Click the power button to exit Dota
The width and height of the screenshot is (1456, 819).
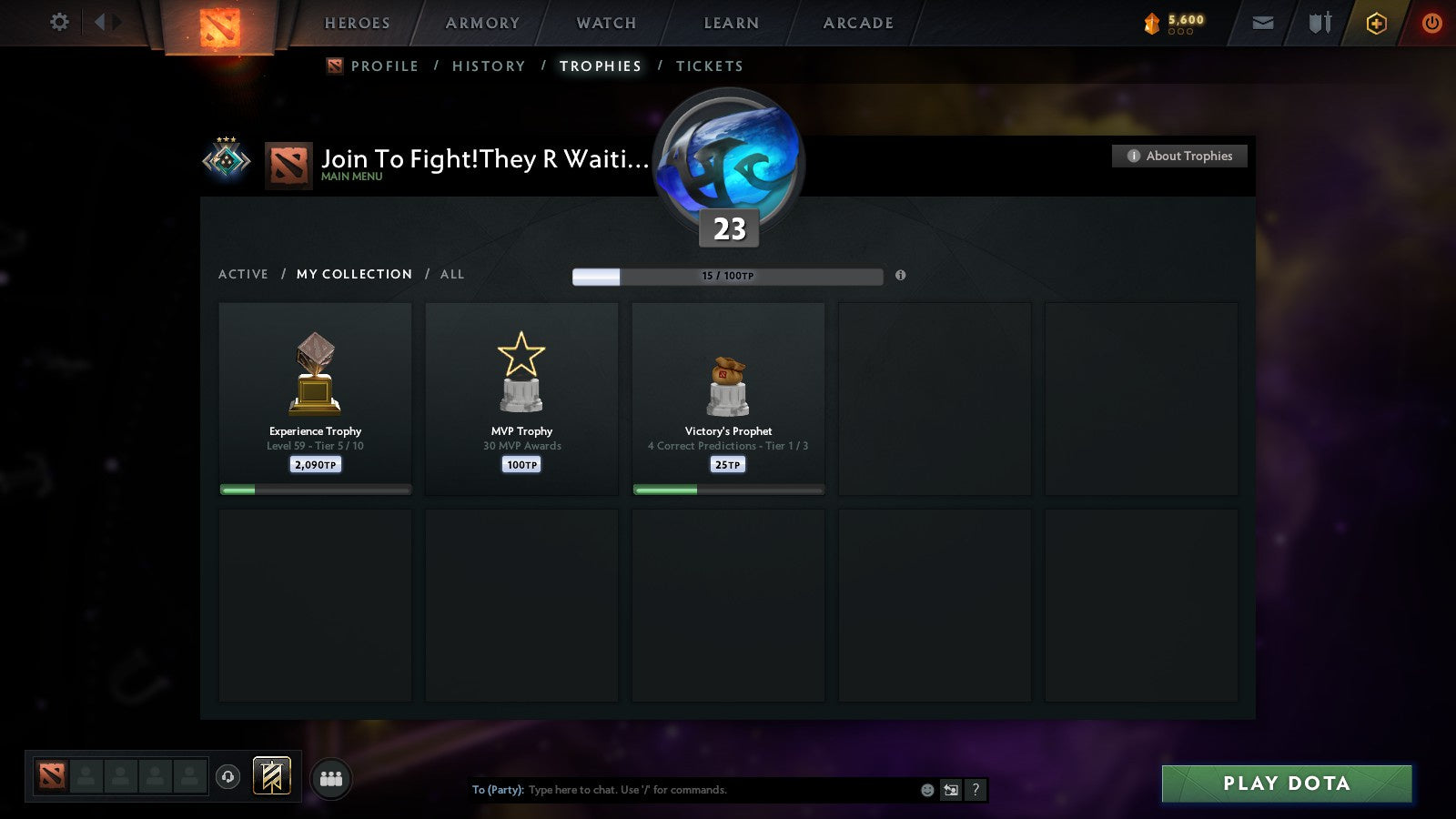pyautogui.click(x=1431, y=23)
